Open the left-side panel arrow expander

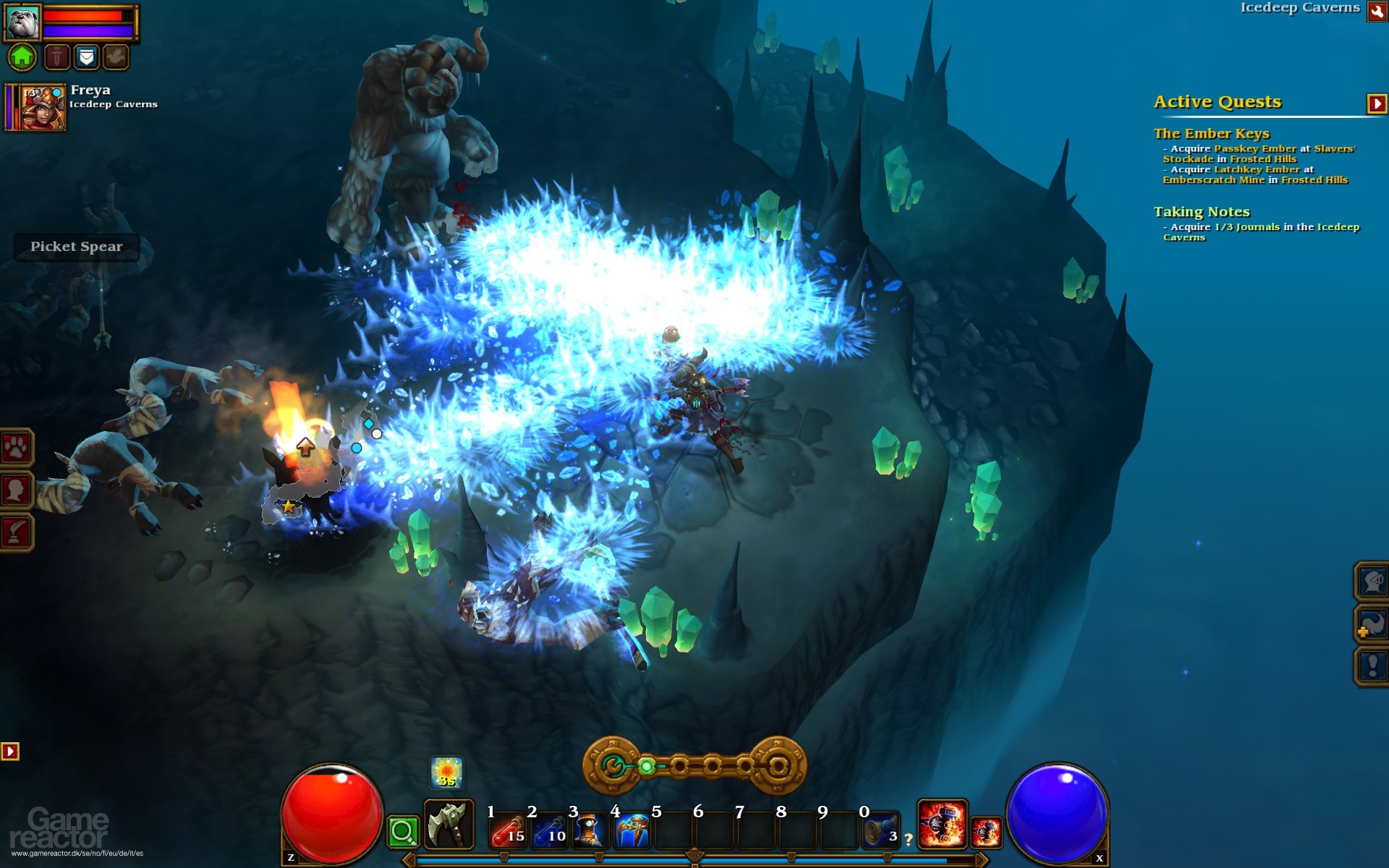click(x=9, y=751)
